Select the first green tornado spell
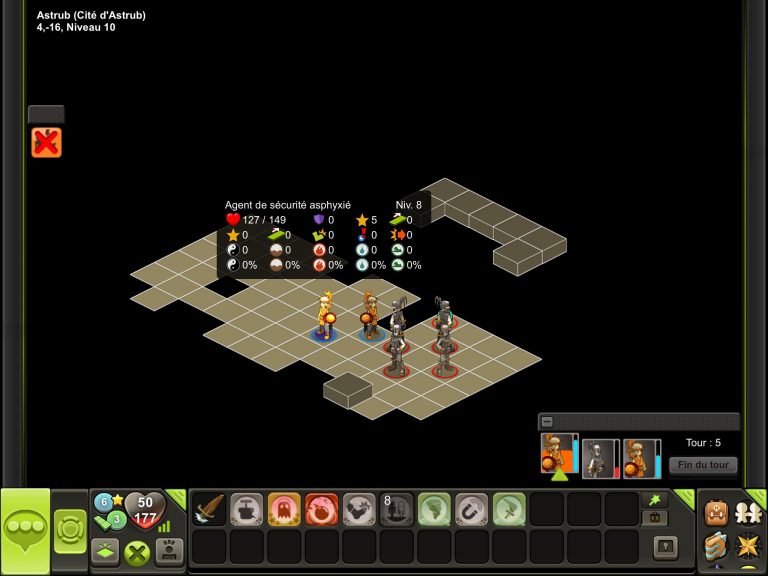The height and width of the screenshot is (576, 768). 435,509
